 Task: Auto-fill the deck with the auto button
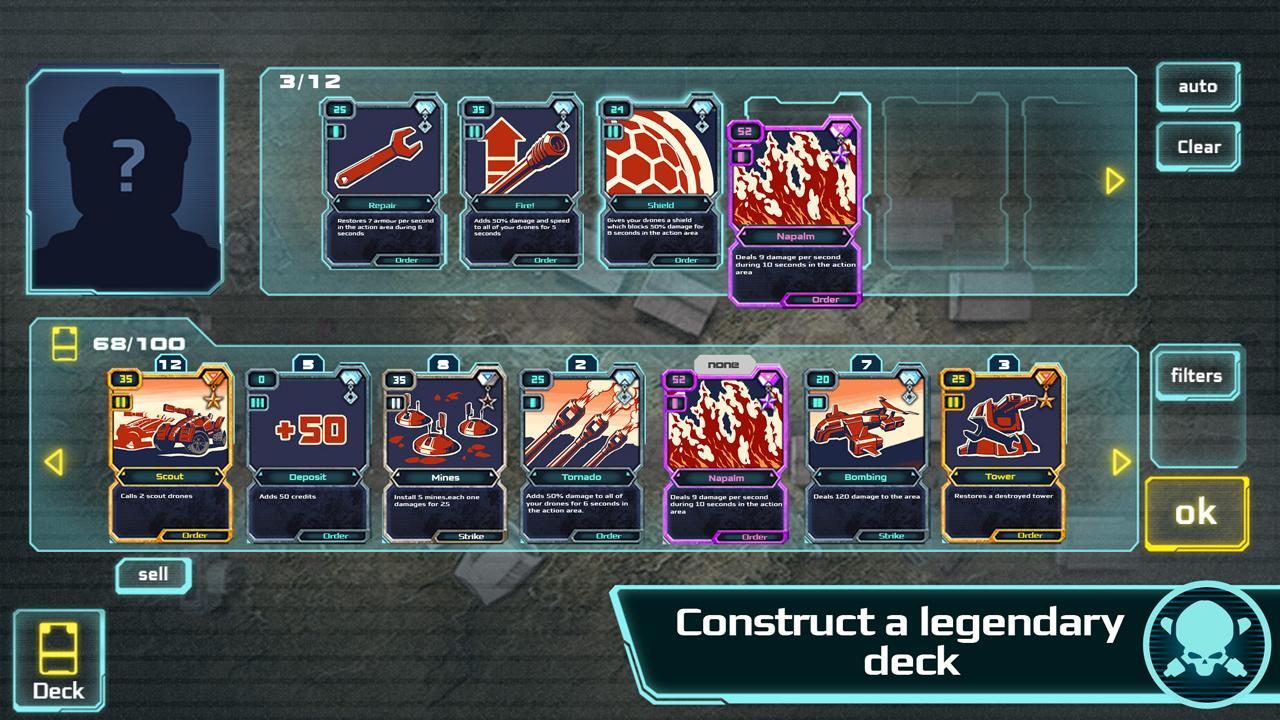click(x=1197, y=87)
